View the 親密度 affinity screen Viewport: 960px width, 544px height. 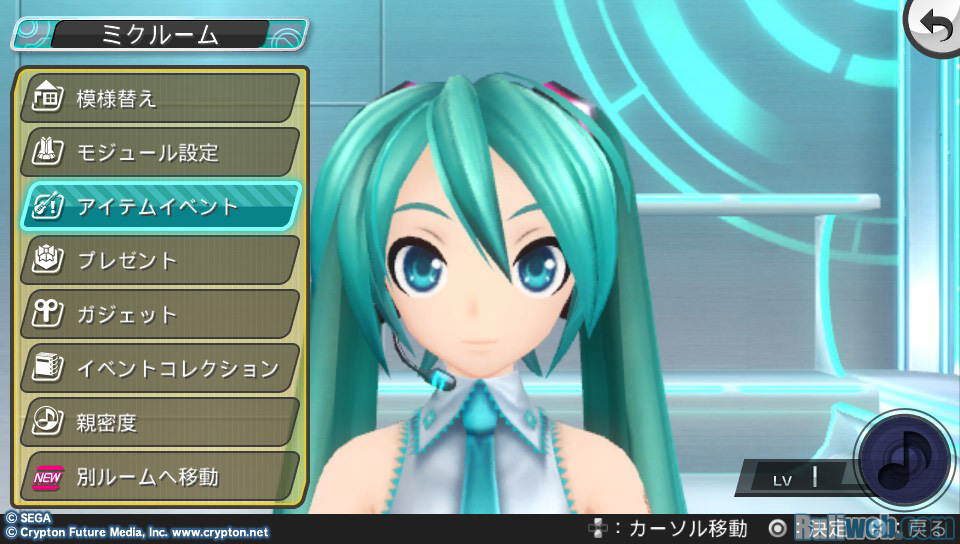(160, 423)
